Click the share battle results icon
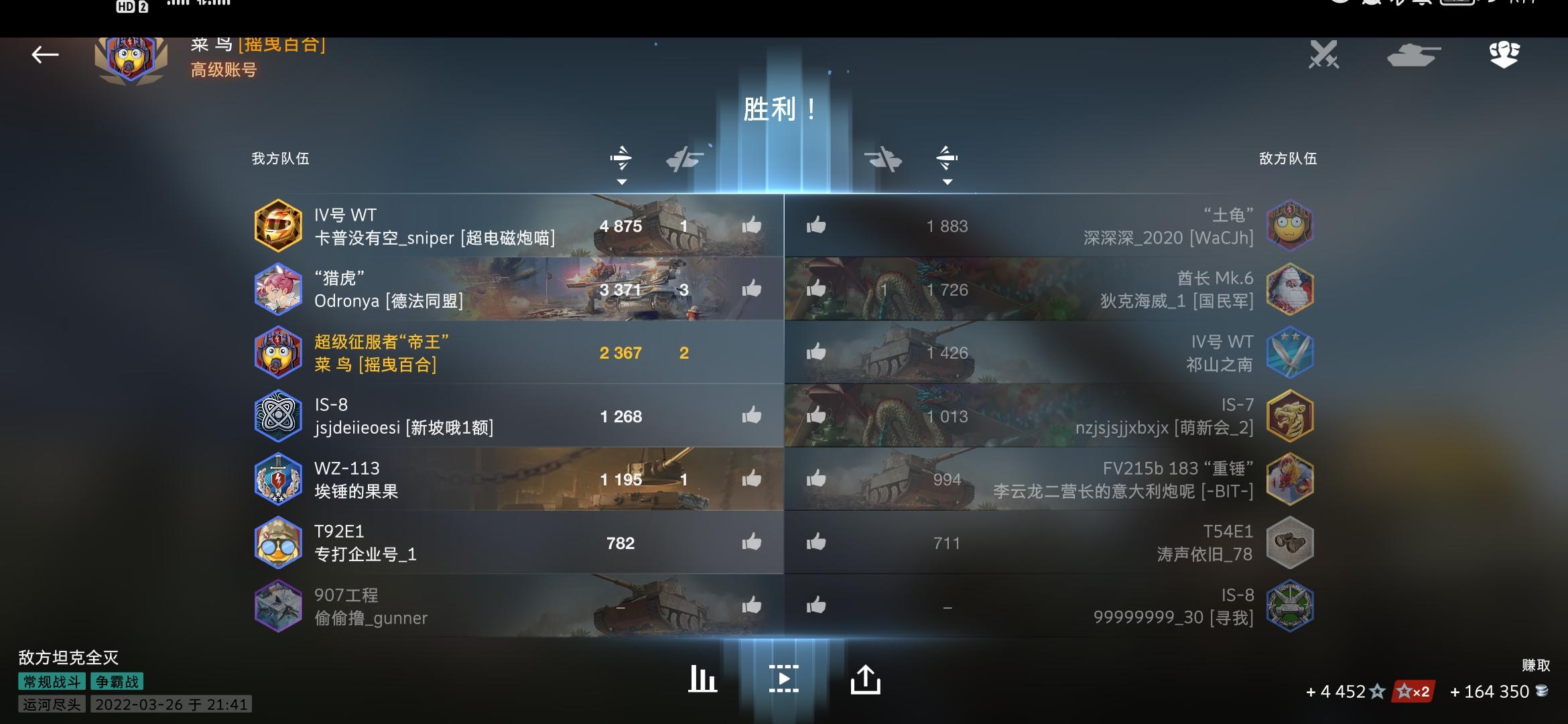This screenshot has height=724, width=1568. pyautogui.click(x=866, y=678)
